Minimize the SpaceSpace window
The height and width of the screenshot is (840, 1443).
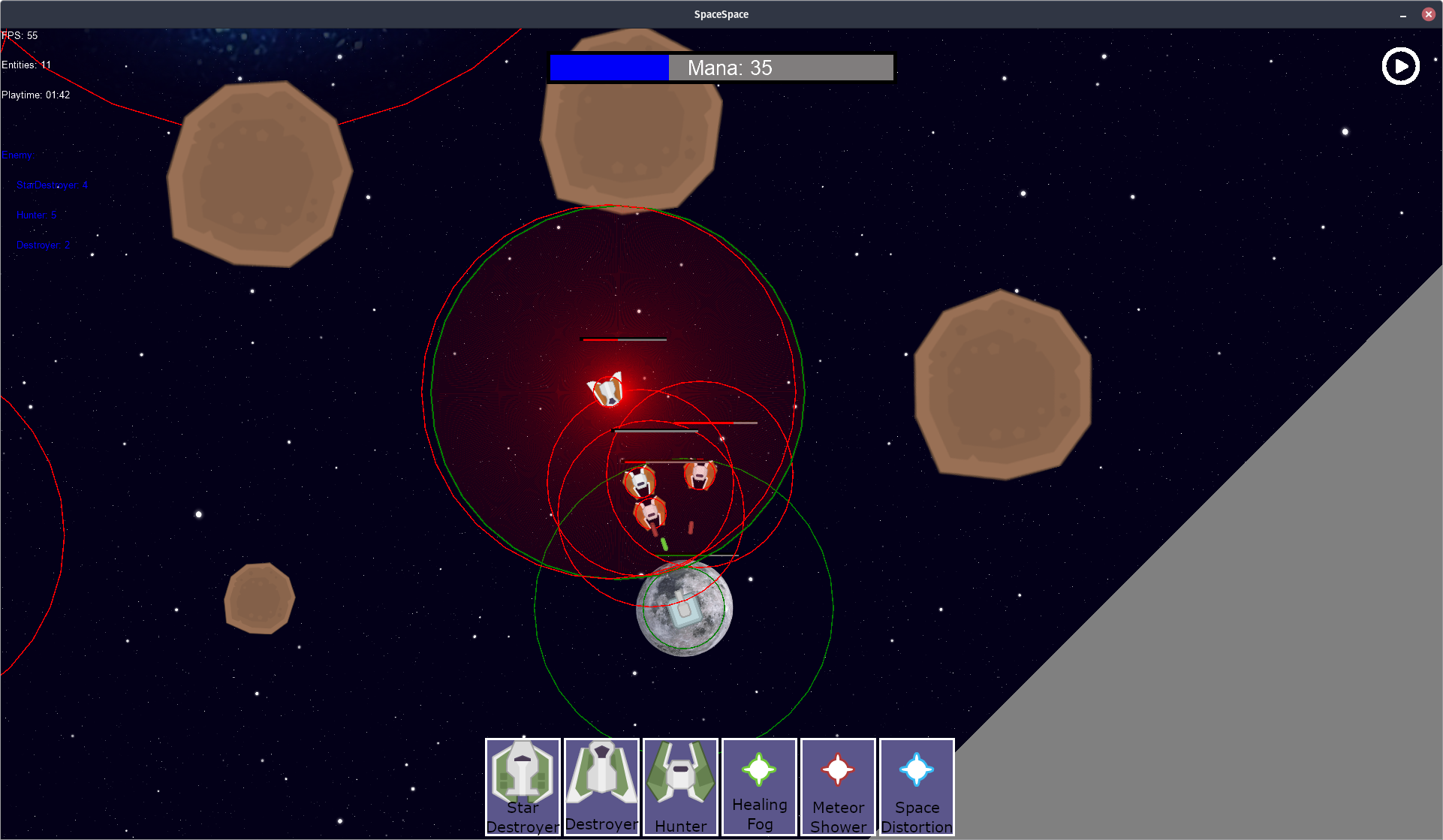point(1402,14)
